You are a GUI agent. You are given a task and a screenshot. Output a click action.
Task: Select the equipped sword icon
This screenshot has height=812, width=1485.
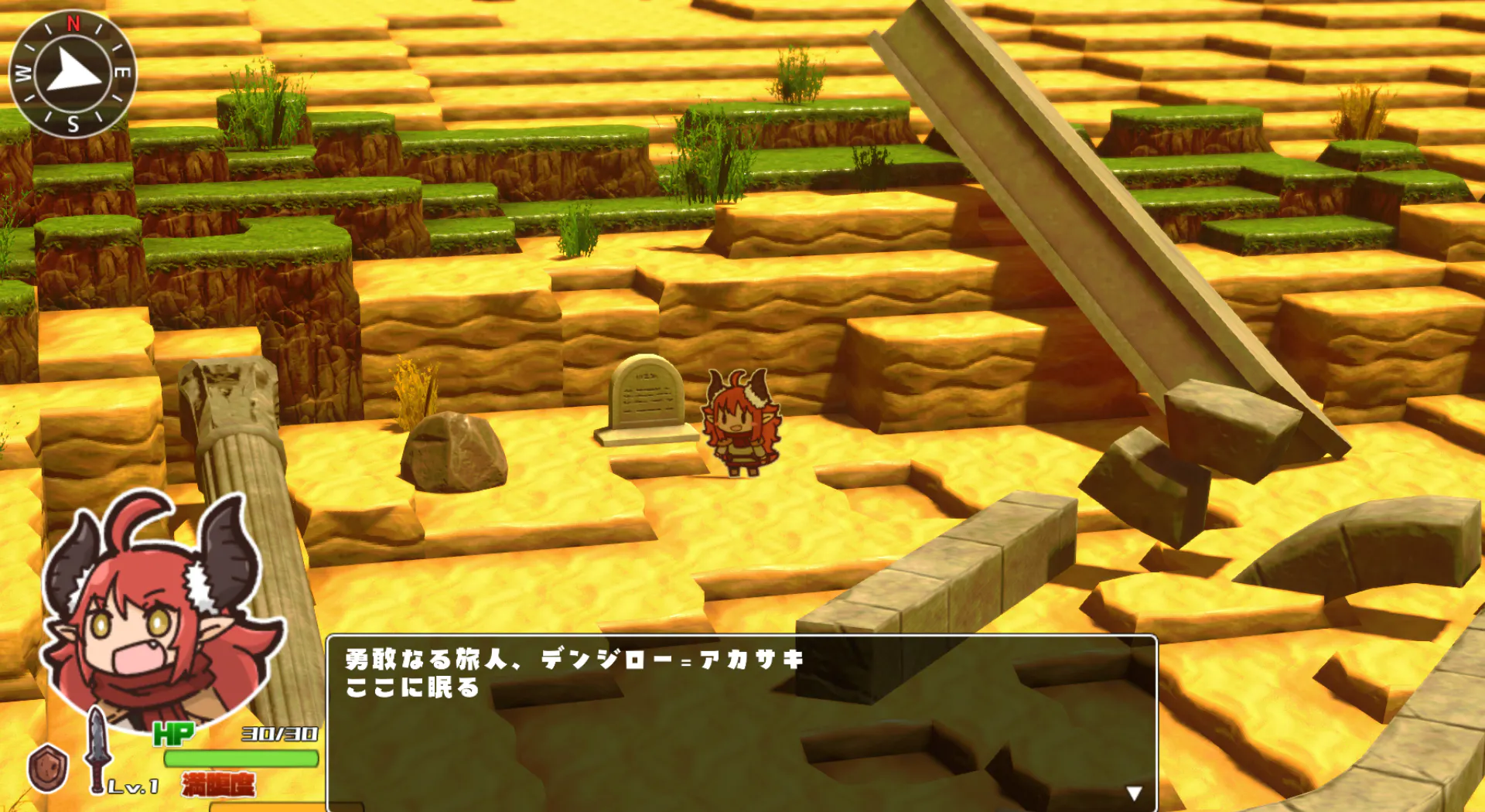click(96, 749)
